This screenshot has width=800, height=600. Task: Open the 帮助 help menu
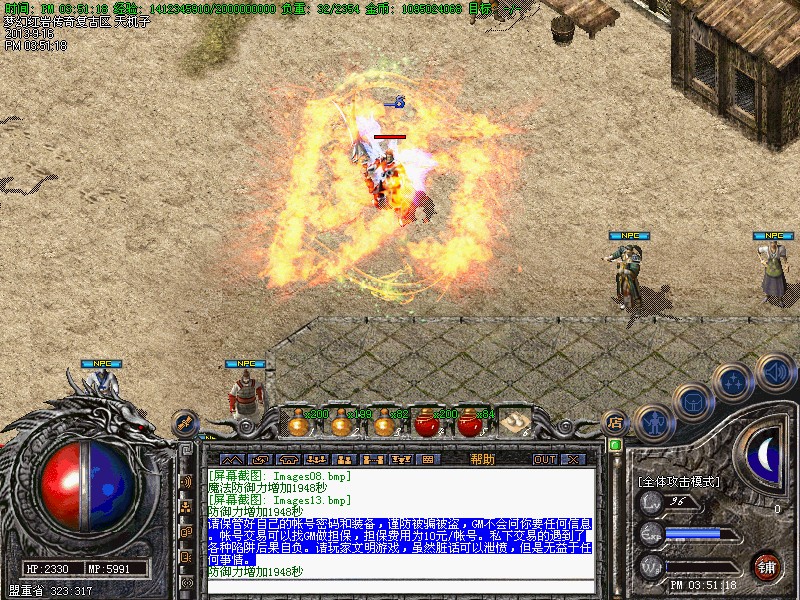[x=482, y=459]
